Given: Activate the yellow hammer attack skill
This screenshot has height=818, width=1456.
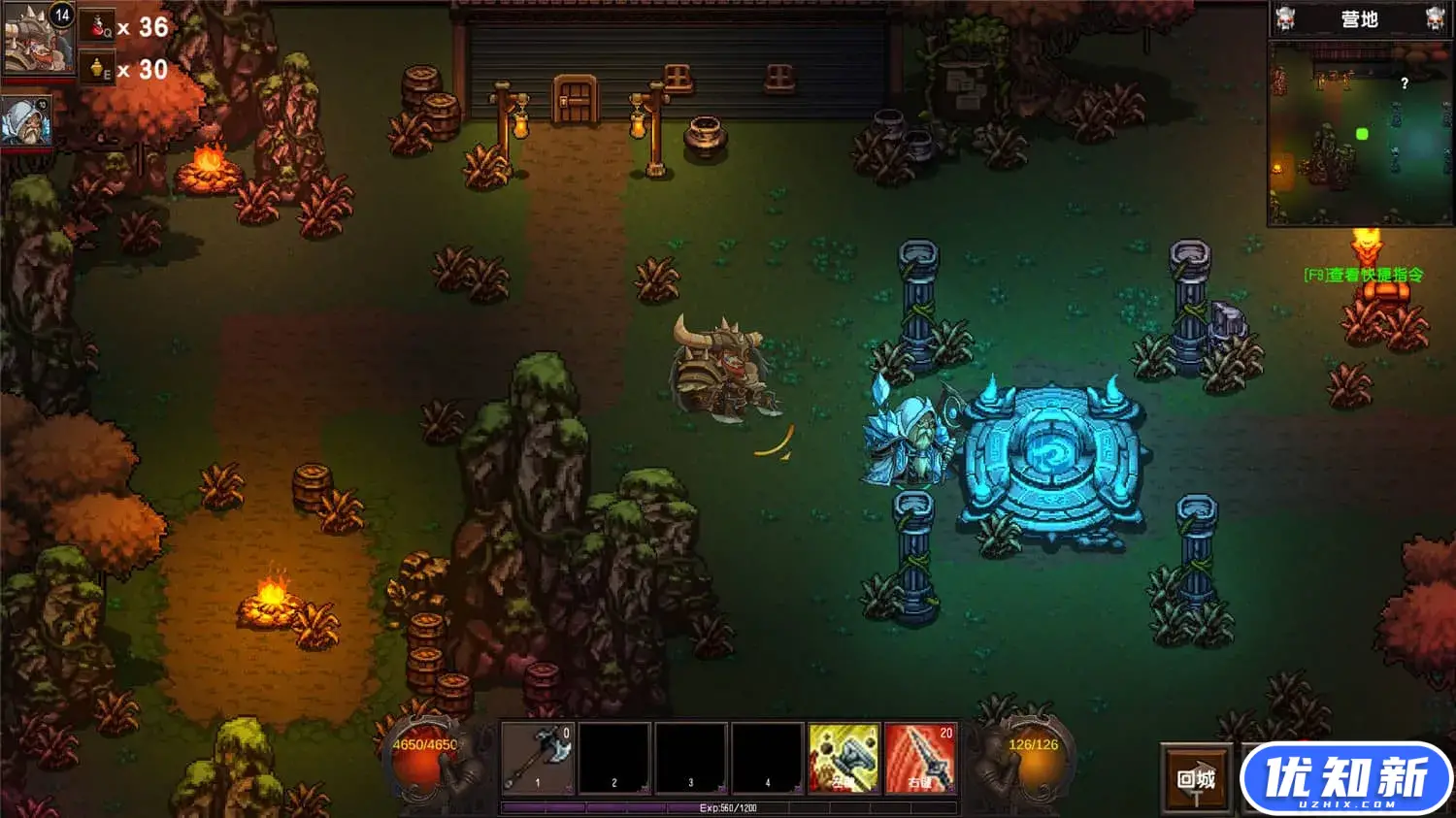Looking at the screenshot, I should 844,757.
